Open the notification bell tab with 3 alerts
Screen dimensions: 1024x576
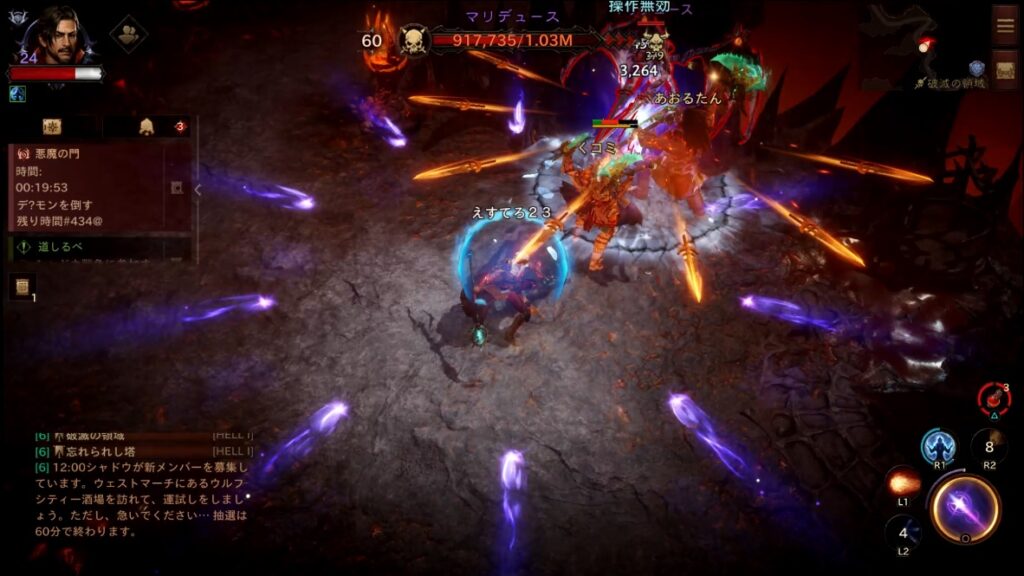click(x=148, y=126)
